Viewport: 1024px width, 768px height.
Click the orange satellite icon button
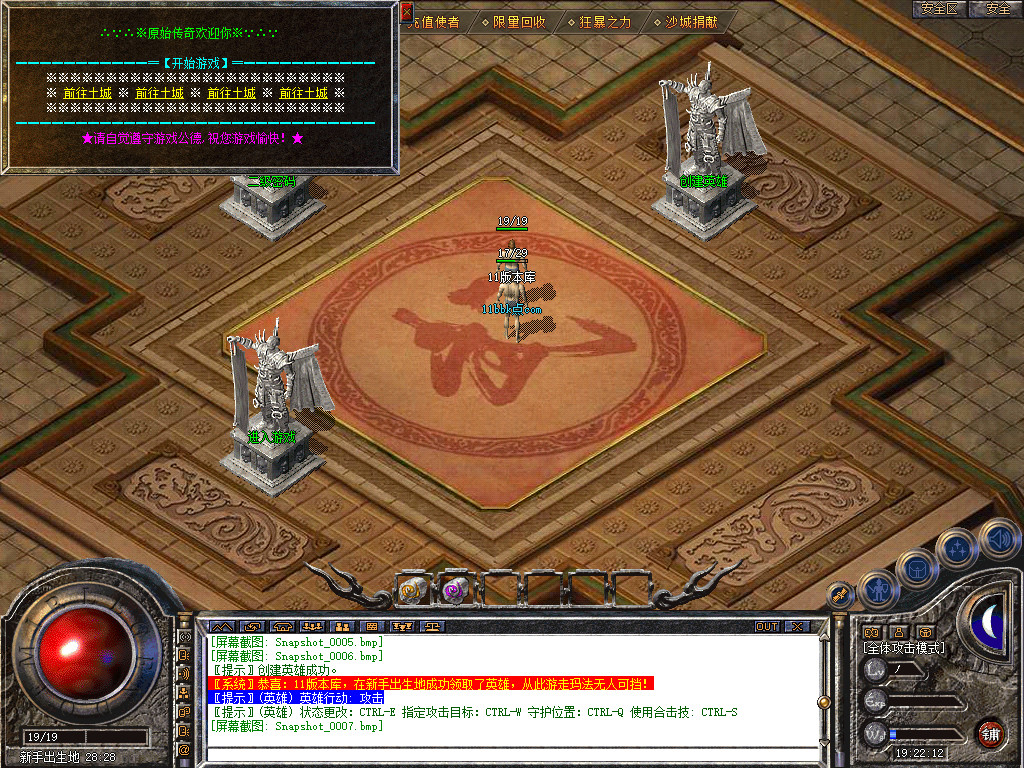(841, 594)
